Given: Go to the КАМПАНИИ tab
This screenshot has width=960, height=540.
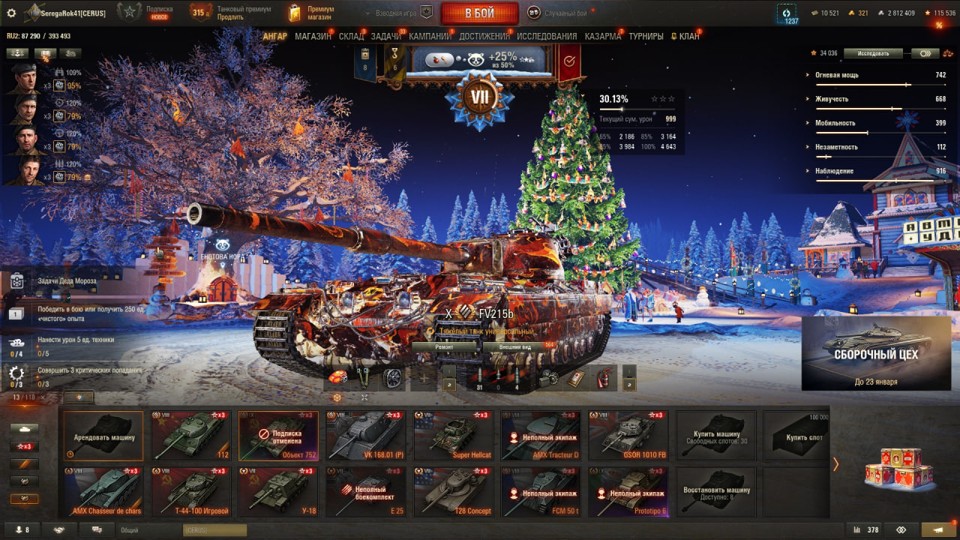Looking at the screenshot, I should click(429, 36).
